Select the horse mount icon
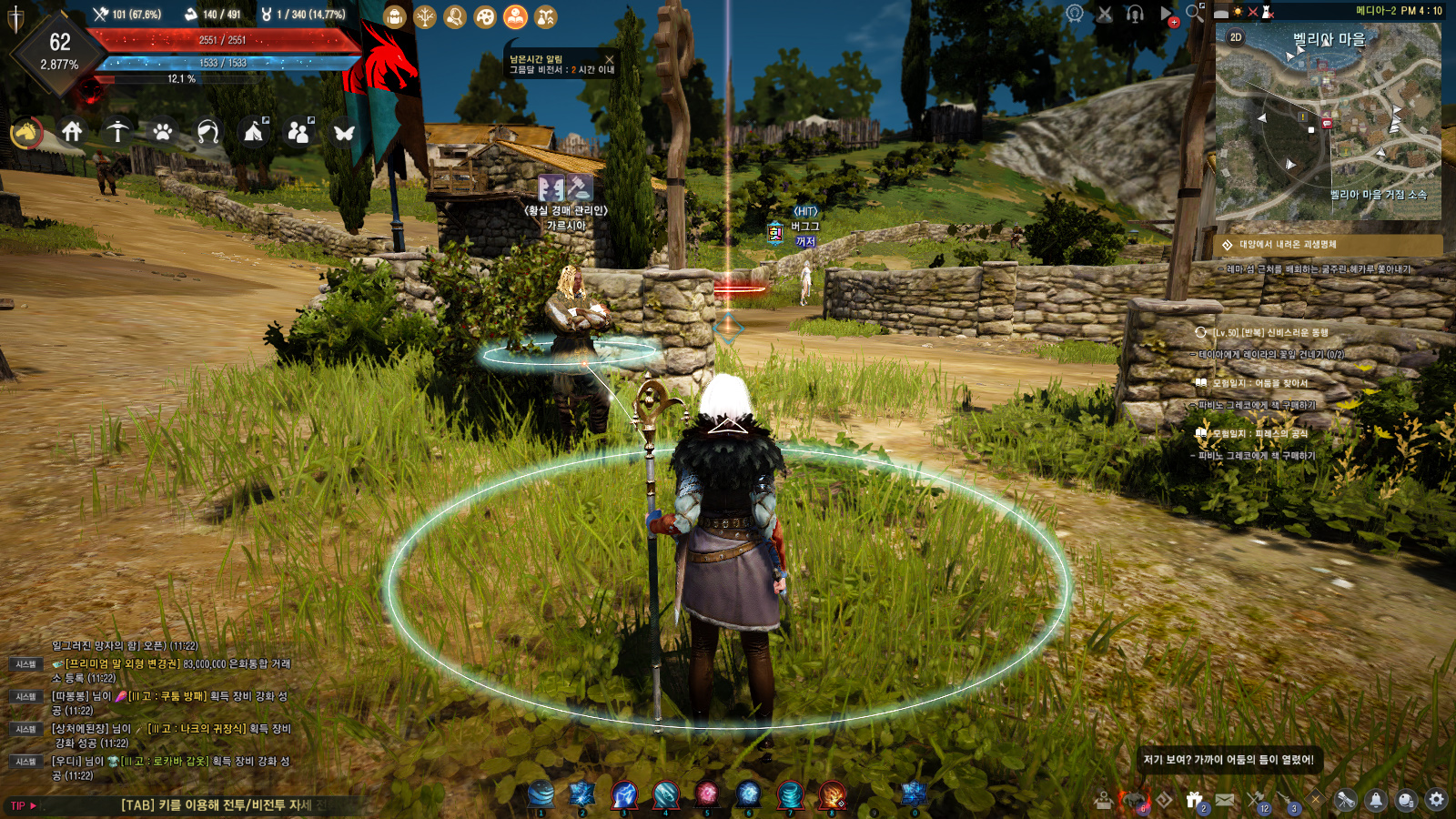1456x819 pixels. point(26,133)
